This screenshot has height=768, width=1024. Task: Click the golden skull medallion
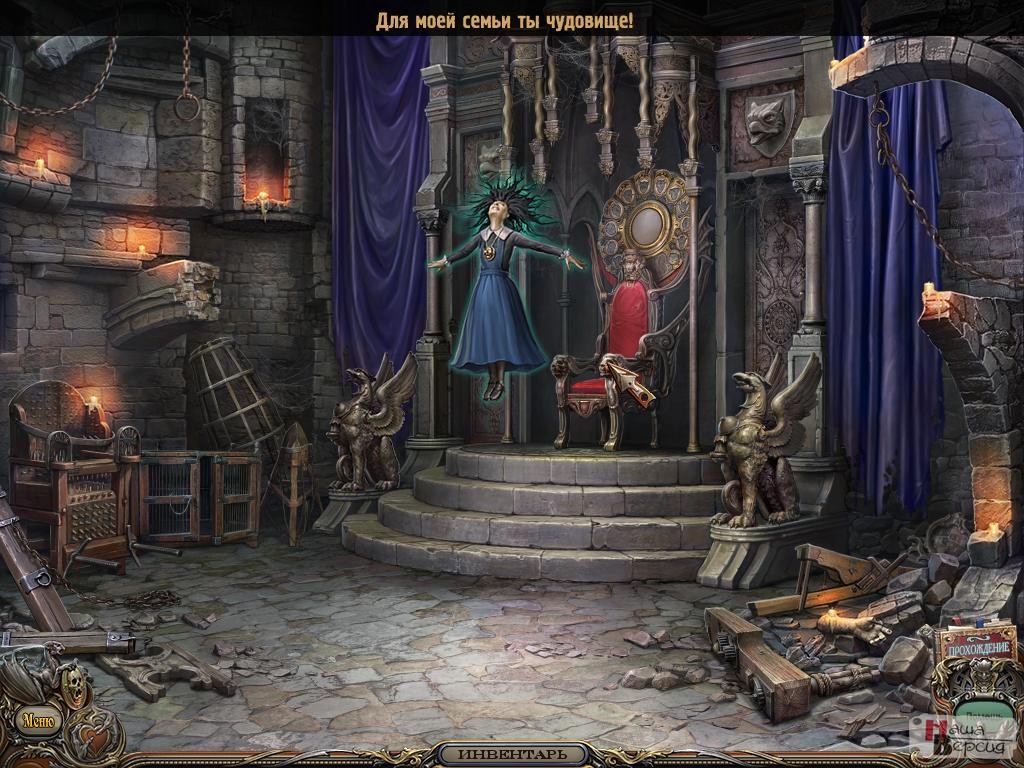75,683
